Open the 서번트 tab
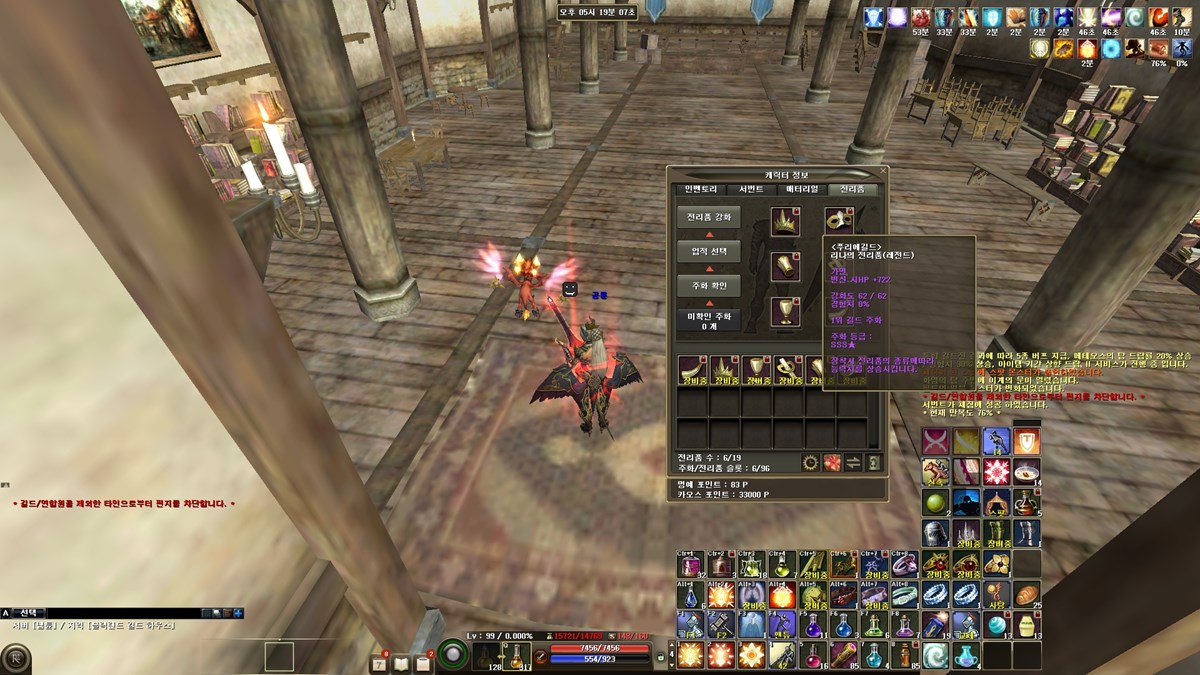The width and height of the screenshot is (1200, 675). (751, 189)
